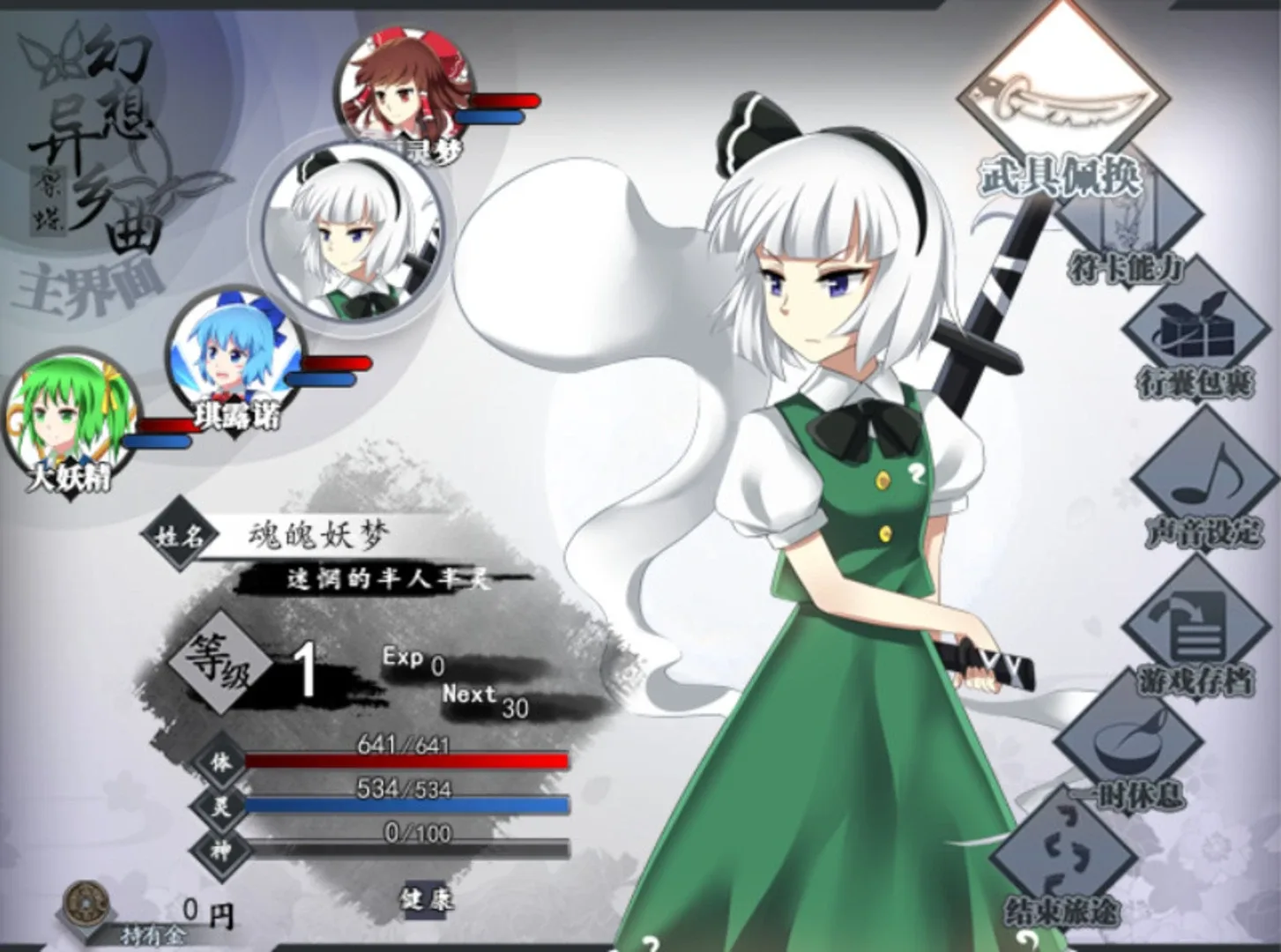Click the coin icon beside the money amount

click(x=85, y=900)
